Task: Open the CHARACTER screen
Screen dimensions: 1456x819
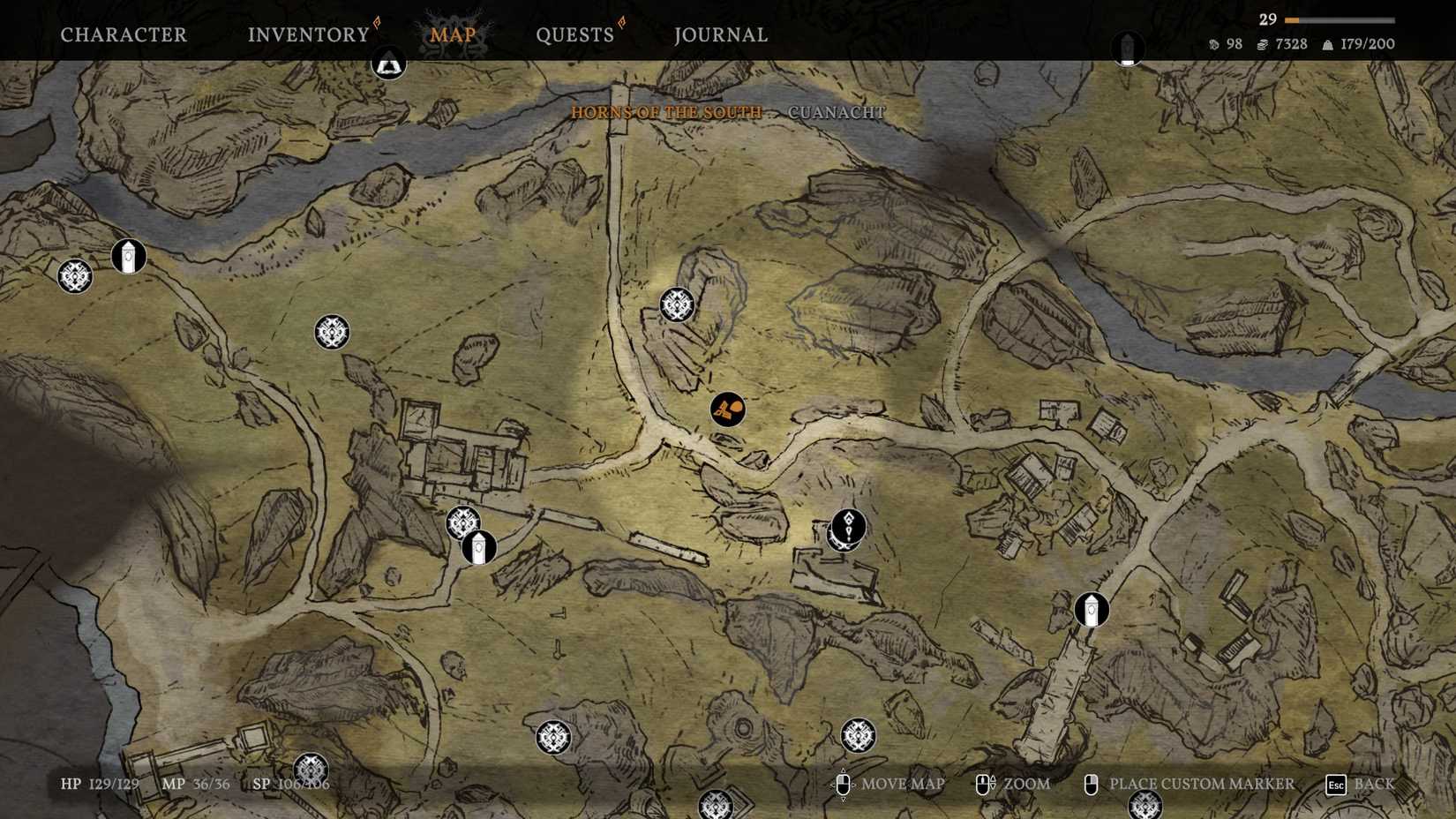Action: [123, 34]
